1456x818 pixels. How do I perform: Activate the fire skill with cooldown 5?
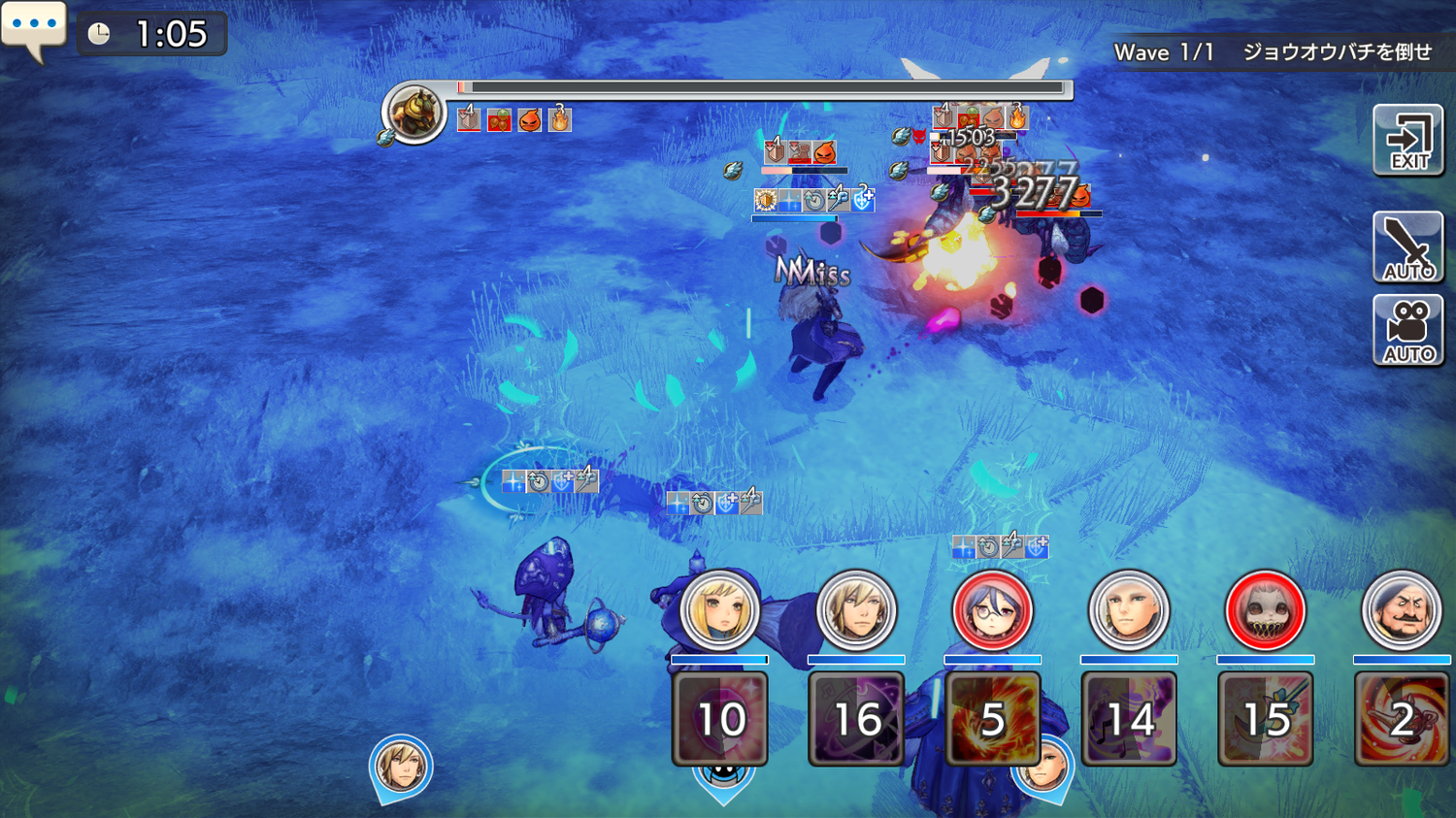(992, 719)
